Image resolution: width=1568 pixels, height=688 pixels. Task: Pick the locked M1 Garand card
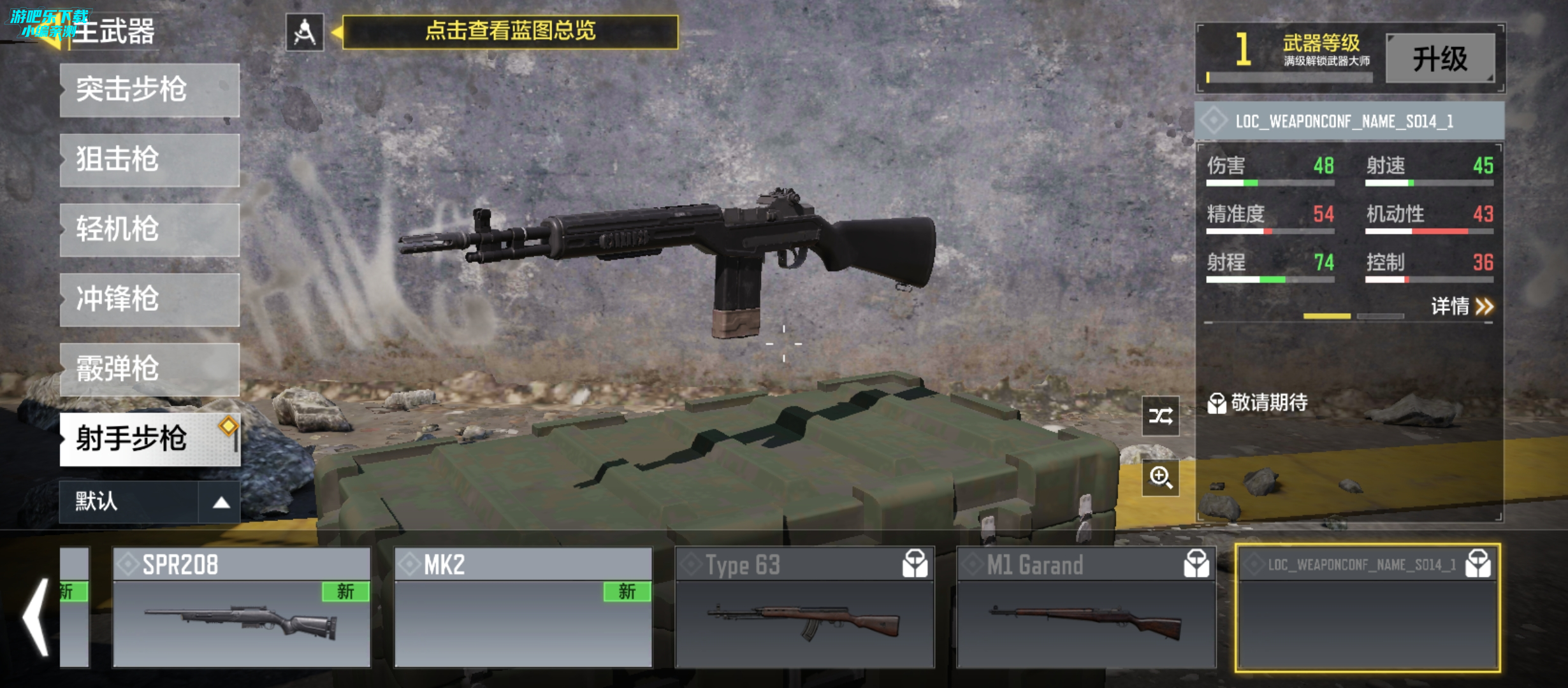coord(1086,607)
